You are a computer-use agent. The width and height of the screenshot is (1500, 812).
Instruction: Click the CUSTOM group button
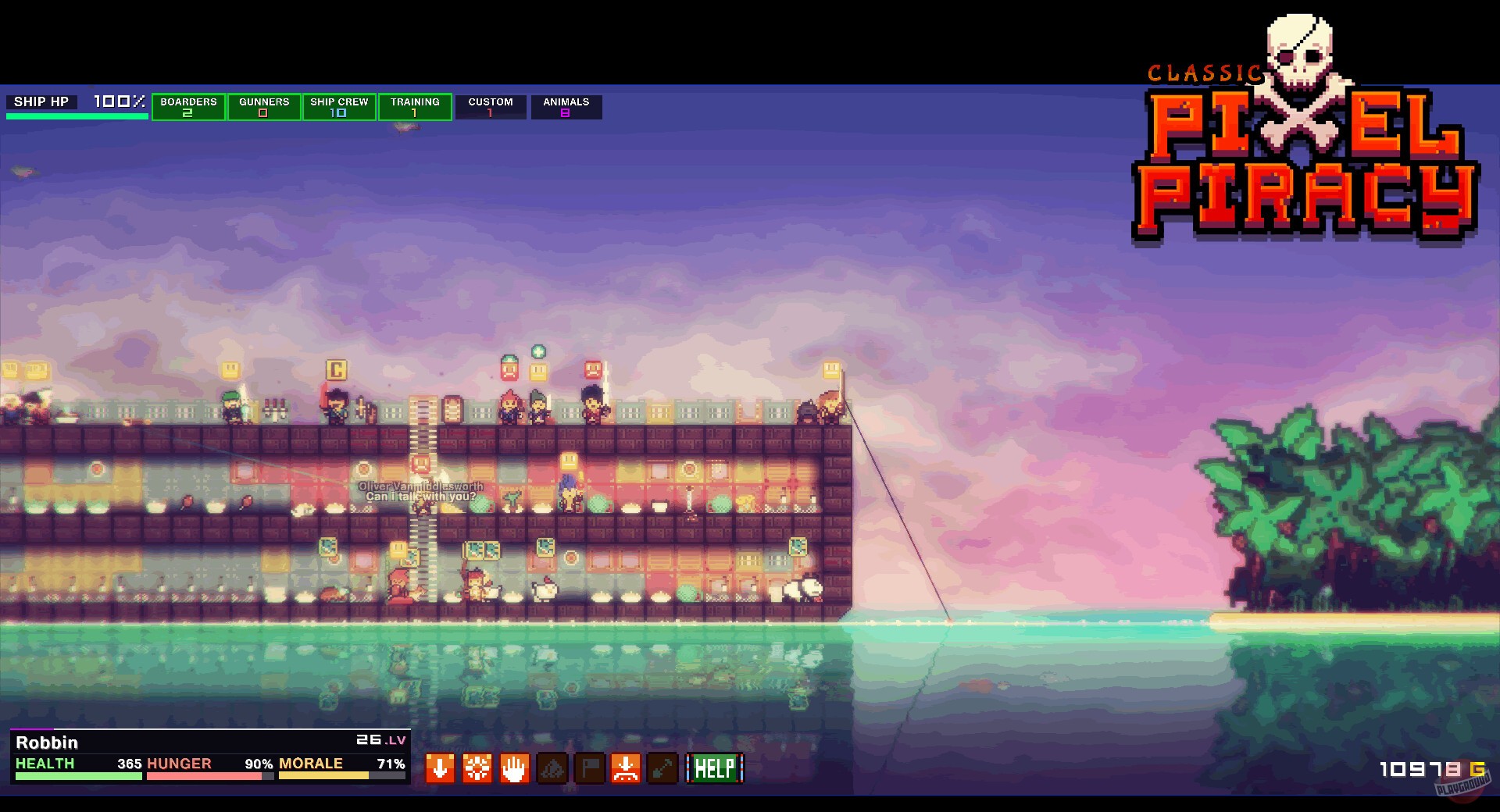click(490, 107)
